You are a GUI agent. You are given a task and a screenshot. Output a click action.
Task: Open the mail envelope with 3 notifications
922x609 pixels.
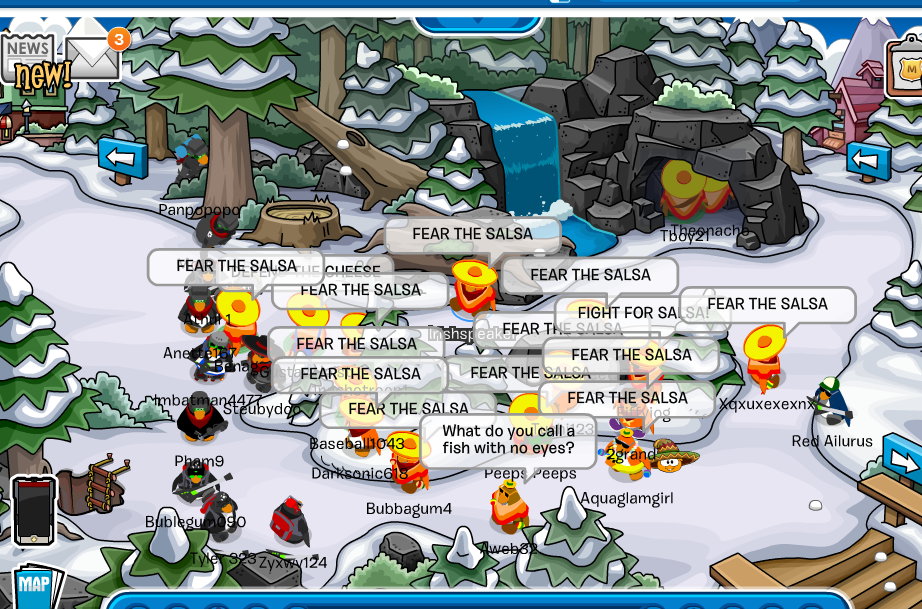tap(93, 58)
